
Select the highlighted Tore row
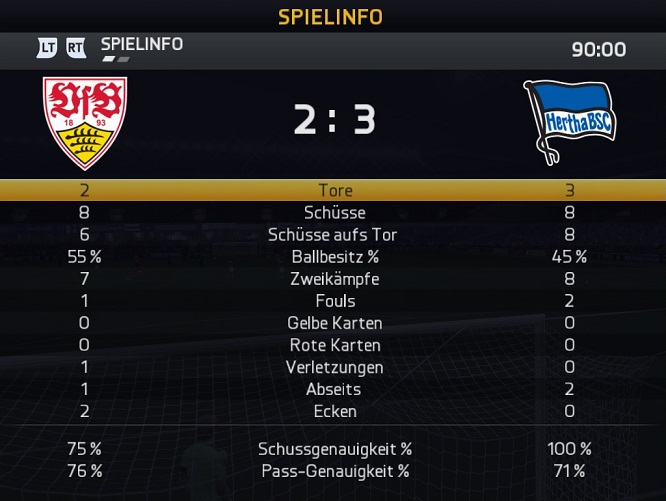(x=334, y=190)
